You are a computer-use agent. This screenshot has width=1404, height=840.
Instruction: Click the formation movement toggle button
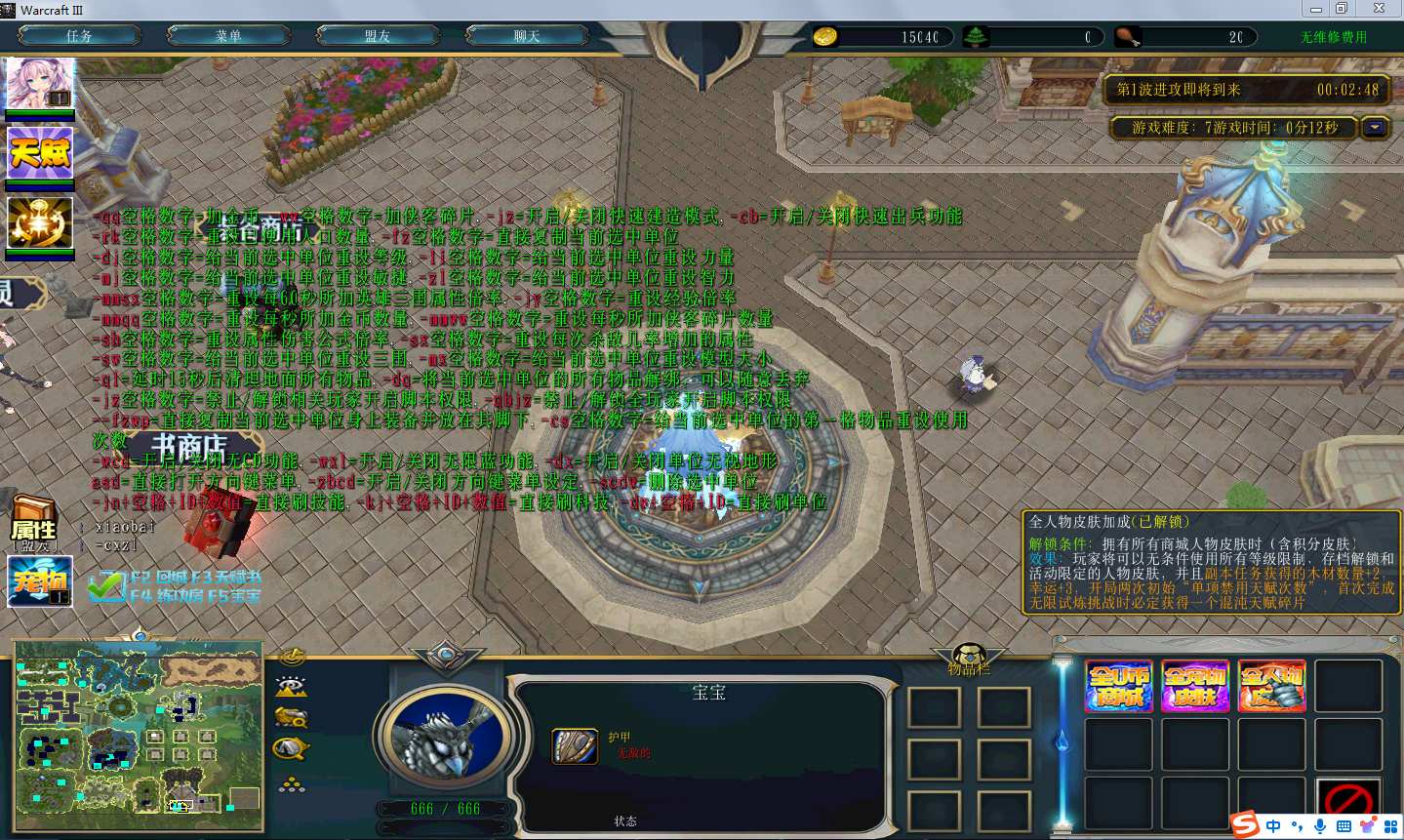(x=292, y=784)
